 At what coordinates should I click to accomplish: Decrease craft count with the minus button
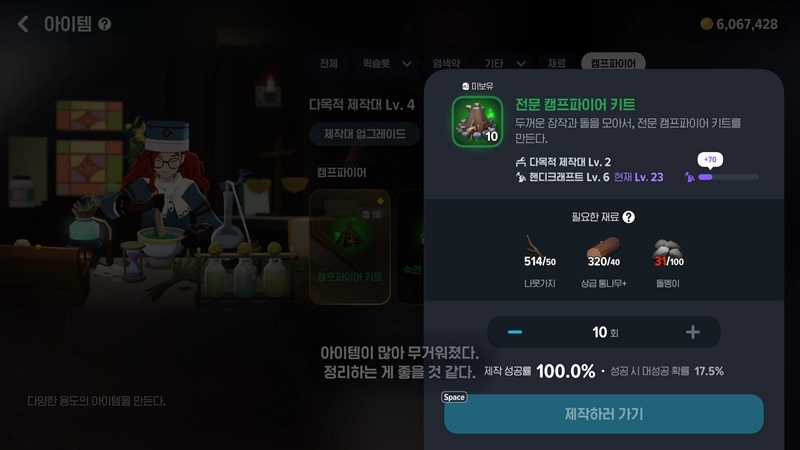click(515, 332)
